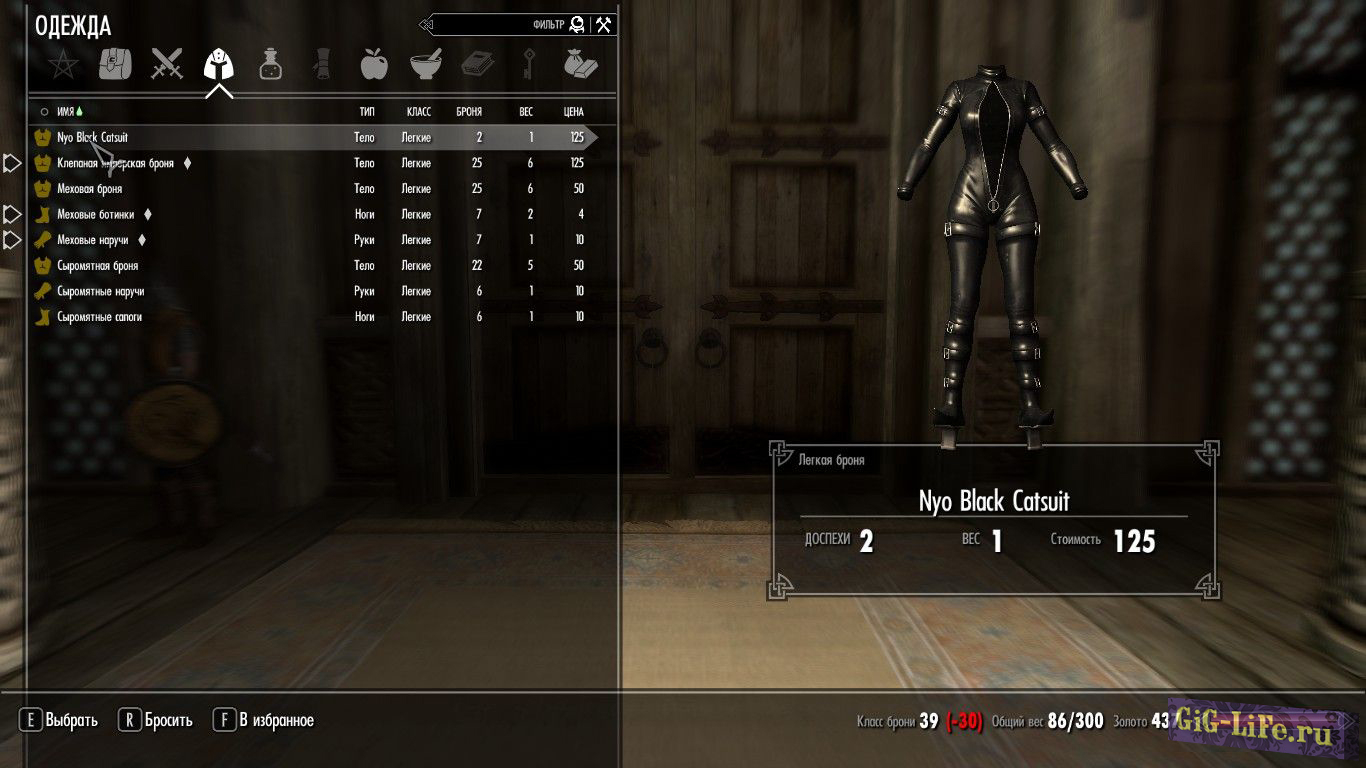Show the apple food category

click(x=373, y=65)
